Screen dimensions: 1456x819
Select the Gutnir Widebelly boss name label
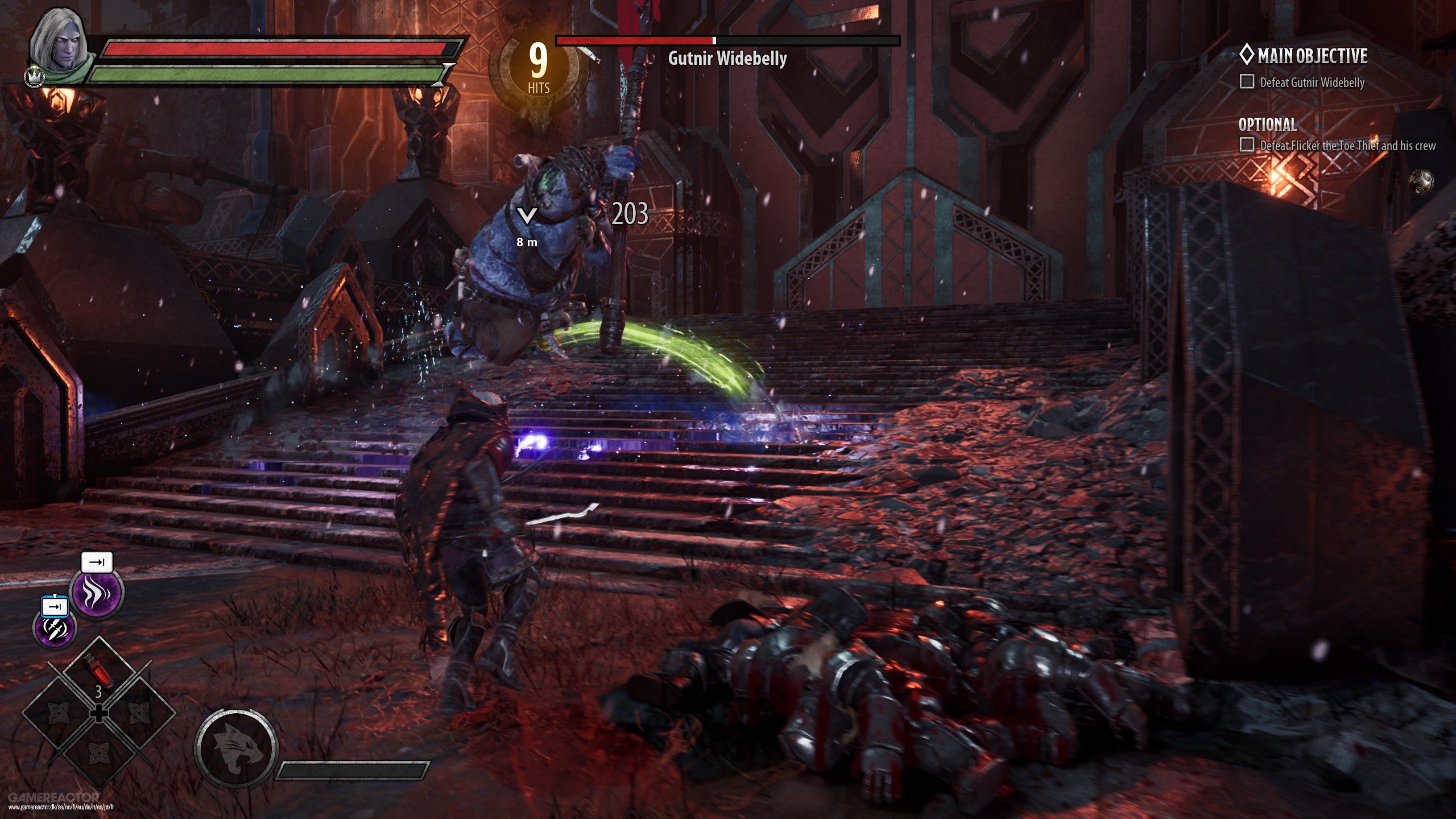727,58
